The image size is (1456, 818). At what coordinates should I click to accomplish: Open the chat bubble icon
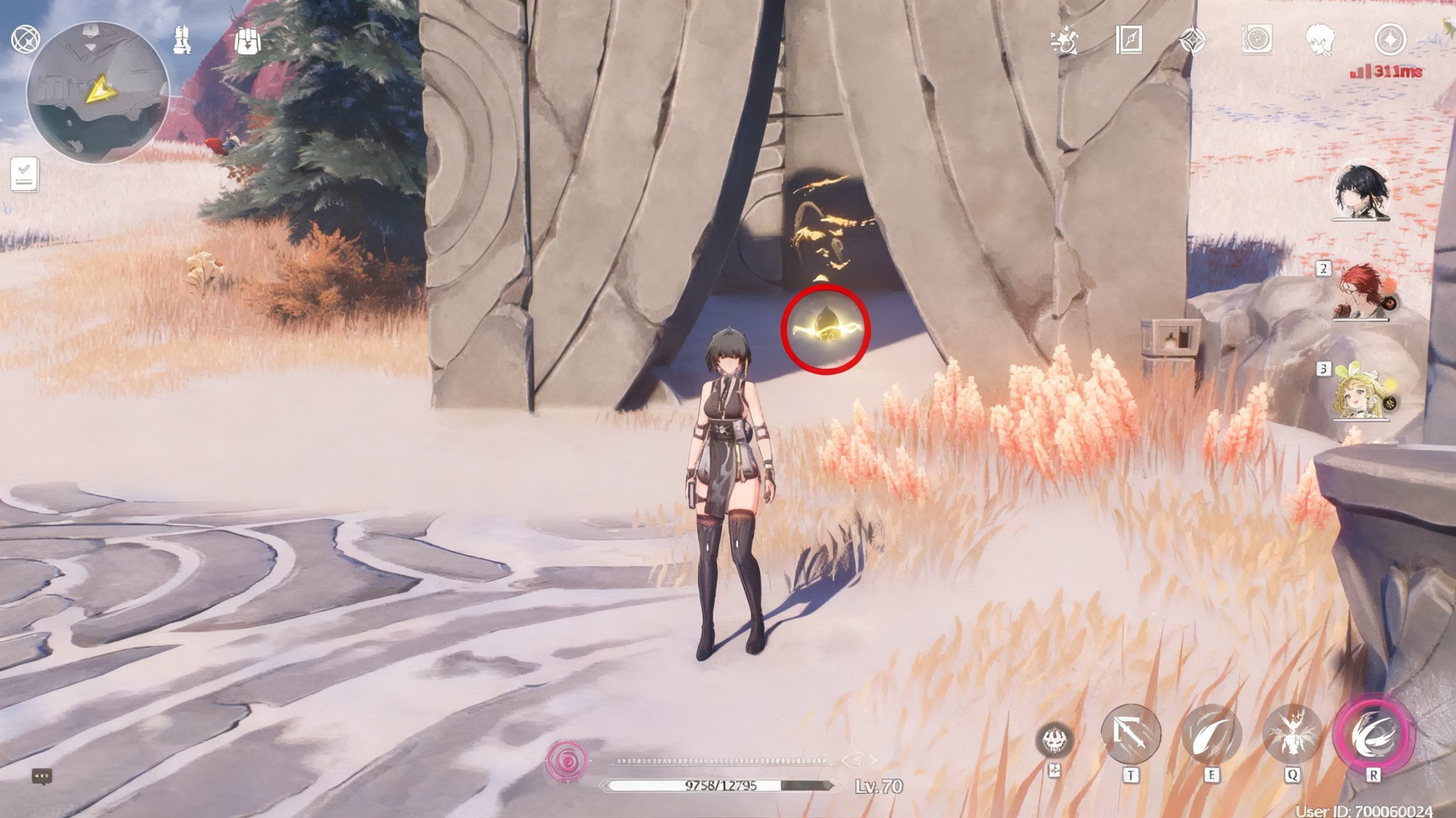pos(42,775)
